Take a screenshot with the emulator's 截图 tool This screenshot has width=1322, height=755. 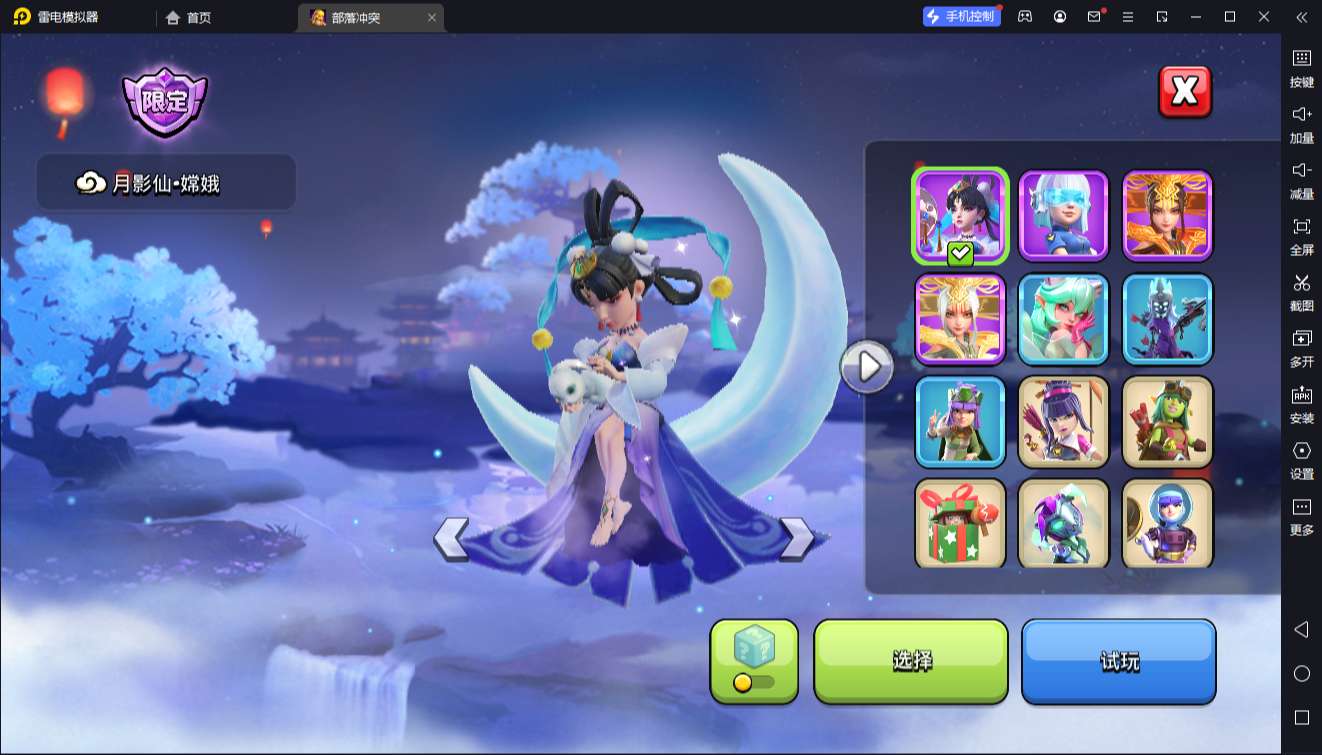[1301, 291]
